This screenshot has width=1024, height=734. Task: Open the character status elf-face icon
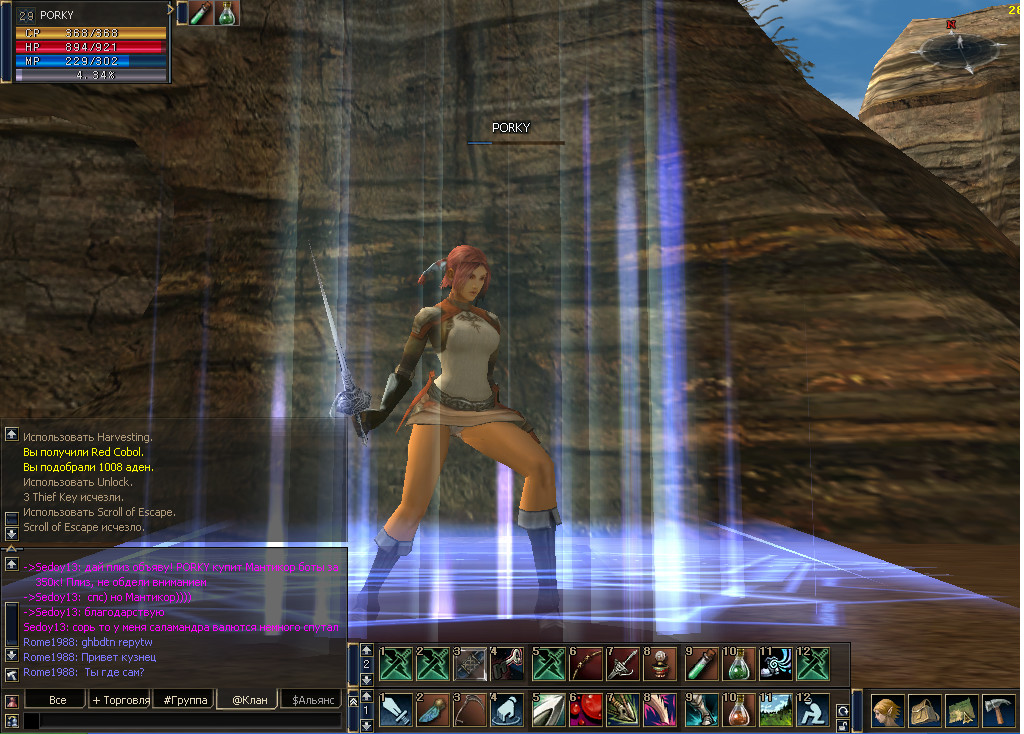[888, 711]
